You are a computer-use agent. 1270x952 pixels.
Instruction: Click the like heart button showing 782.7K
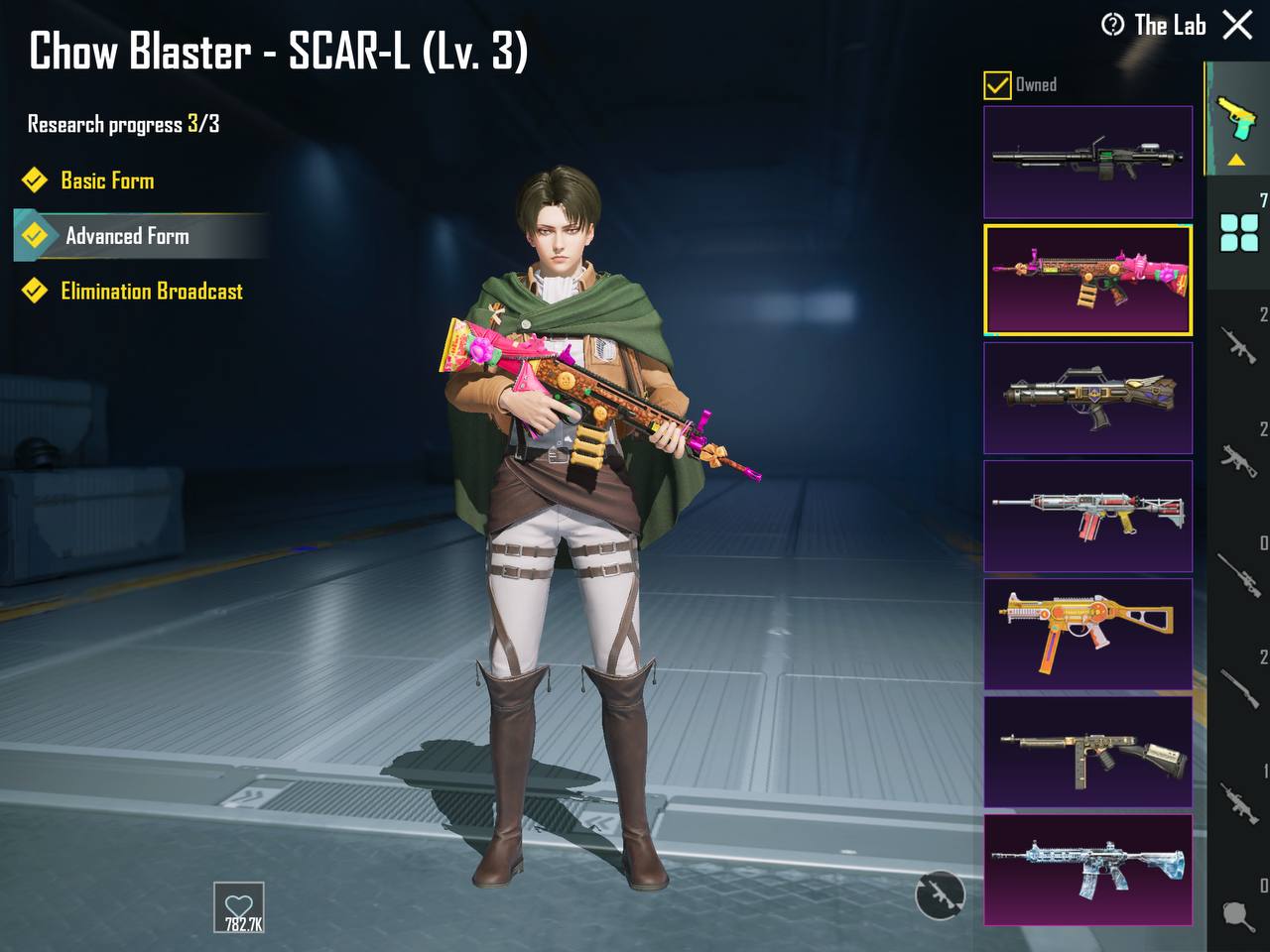pos(239,907)
